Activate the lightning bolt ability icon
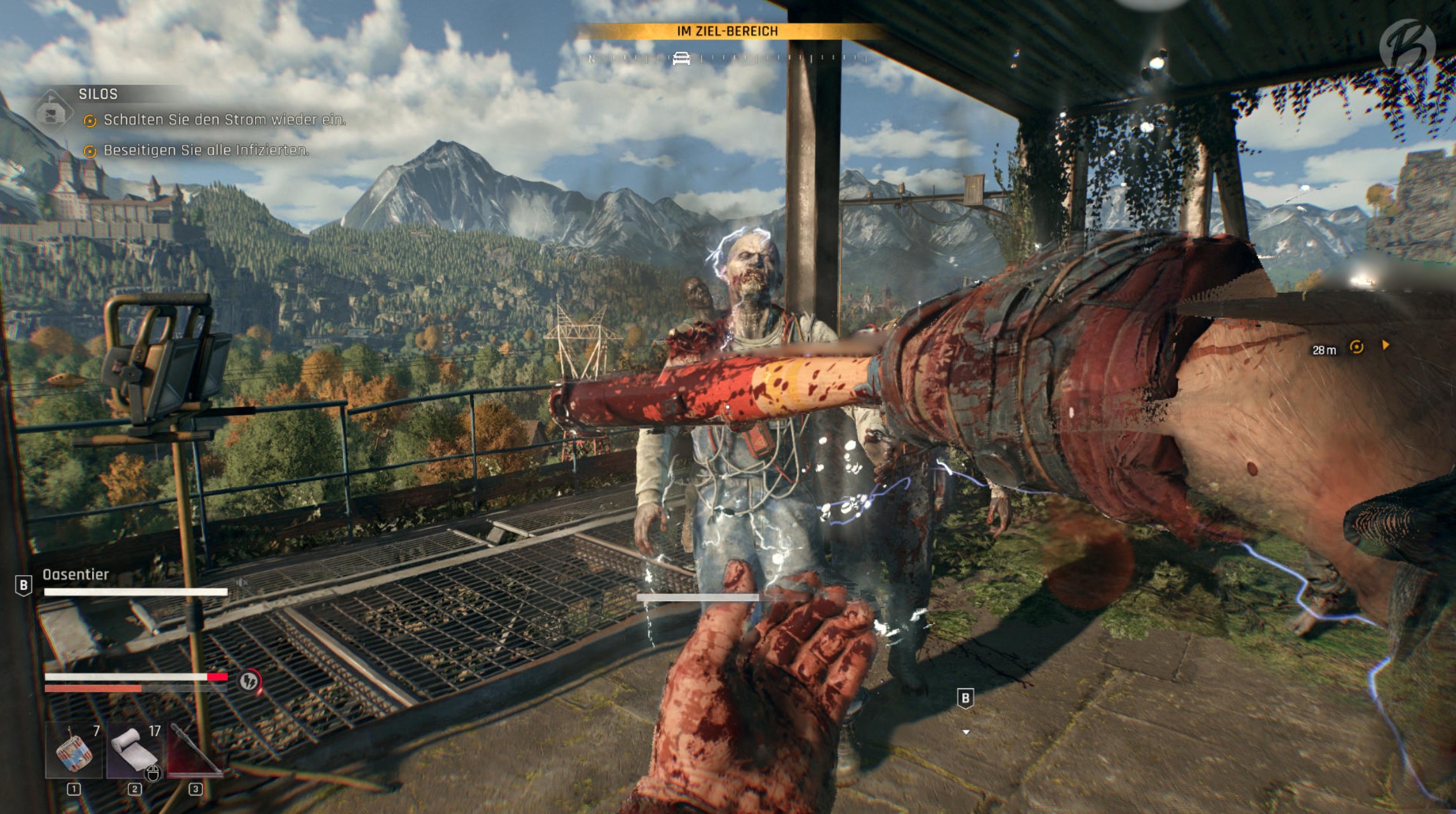 (250, 681)
